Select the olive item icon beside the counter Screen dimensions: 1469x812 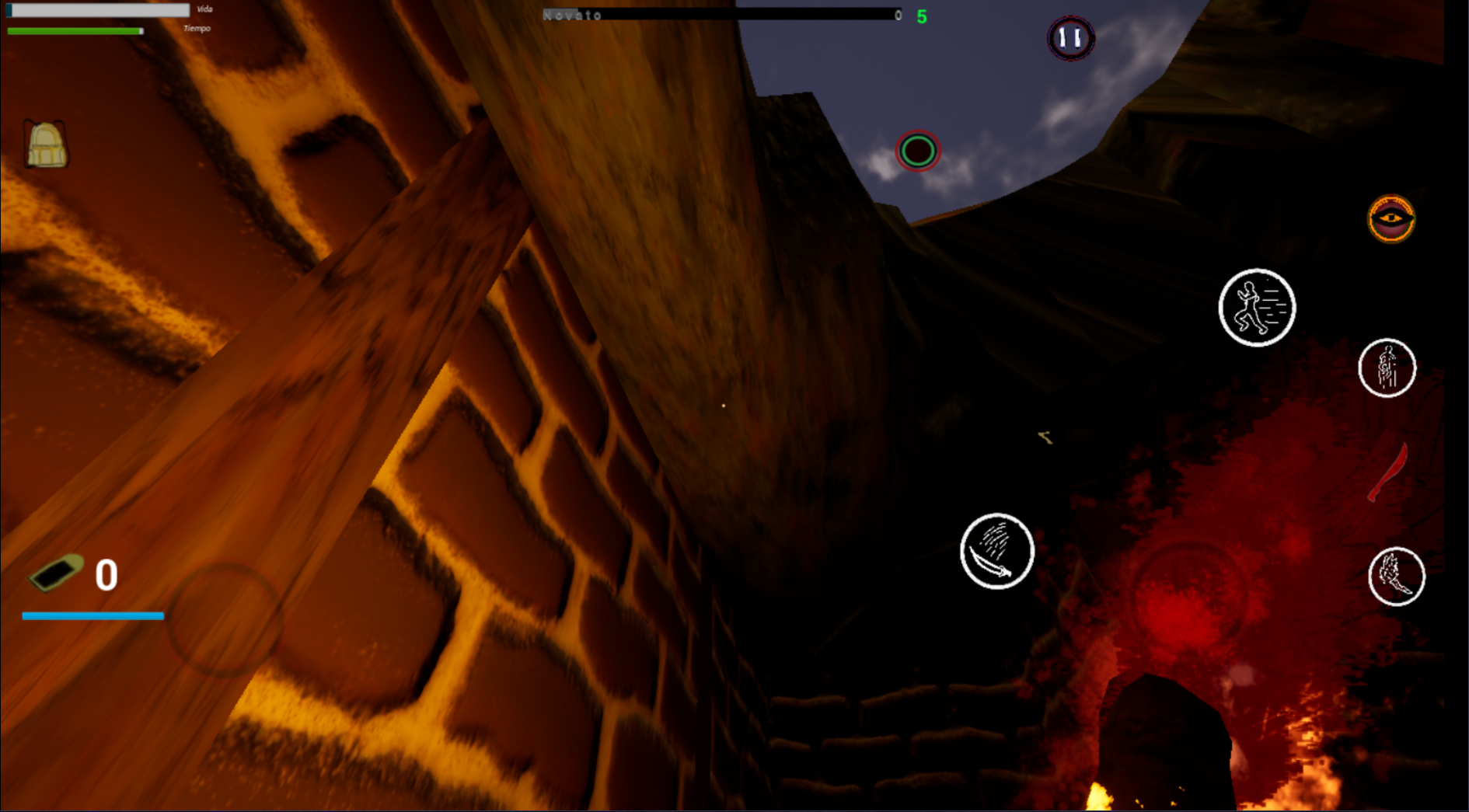point(56,573)
